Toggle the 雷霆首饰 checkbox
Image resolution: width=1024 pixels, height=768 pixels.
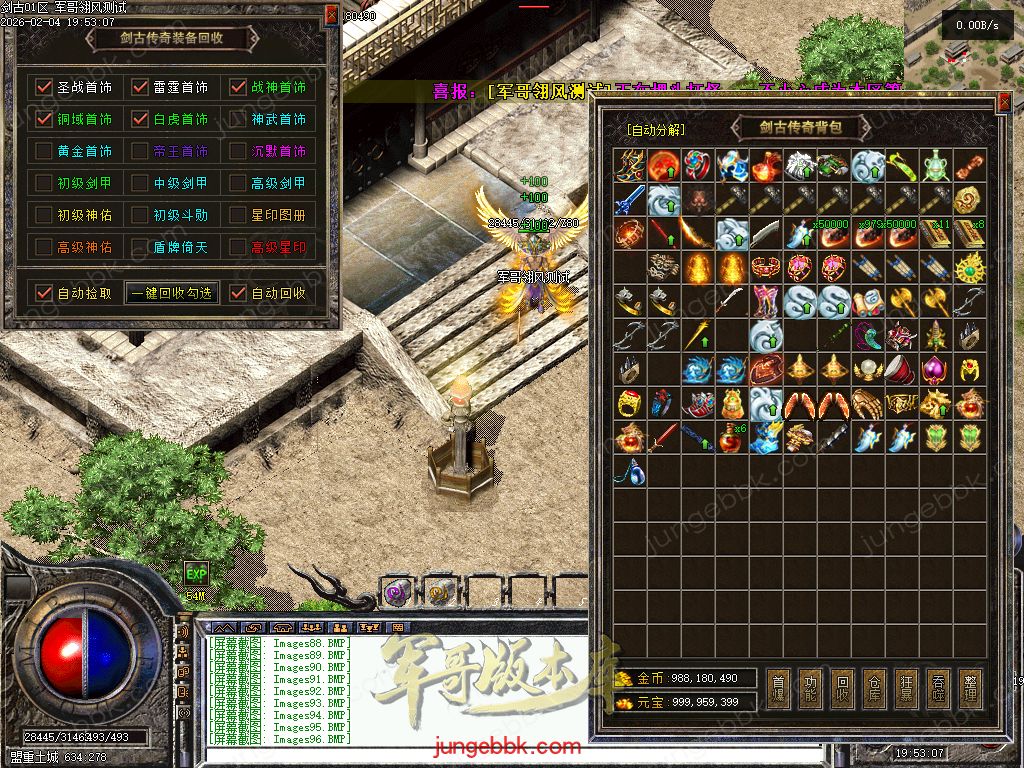(x=141, y=87)
